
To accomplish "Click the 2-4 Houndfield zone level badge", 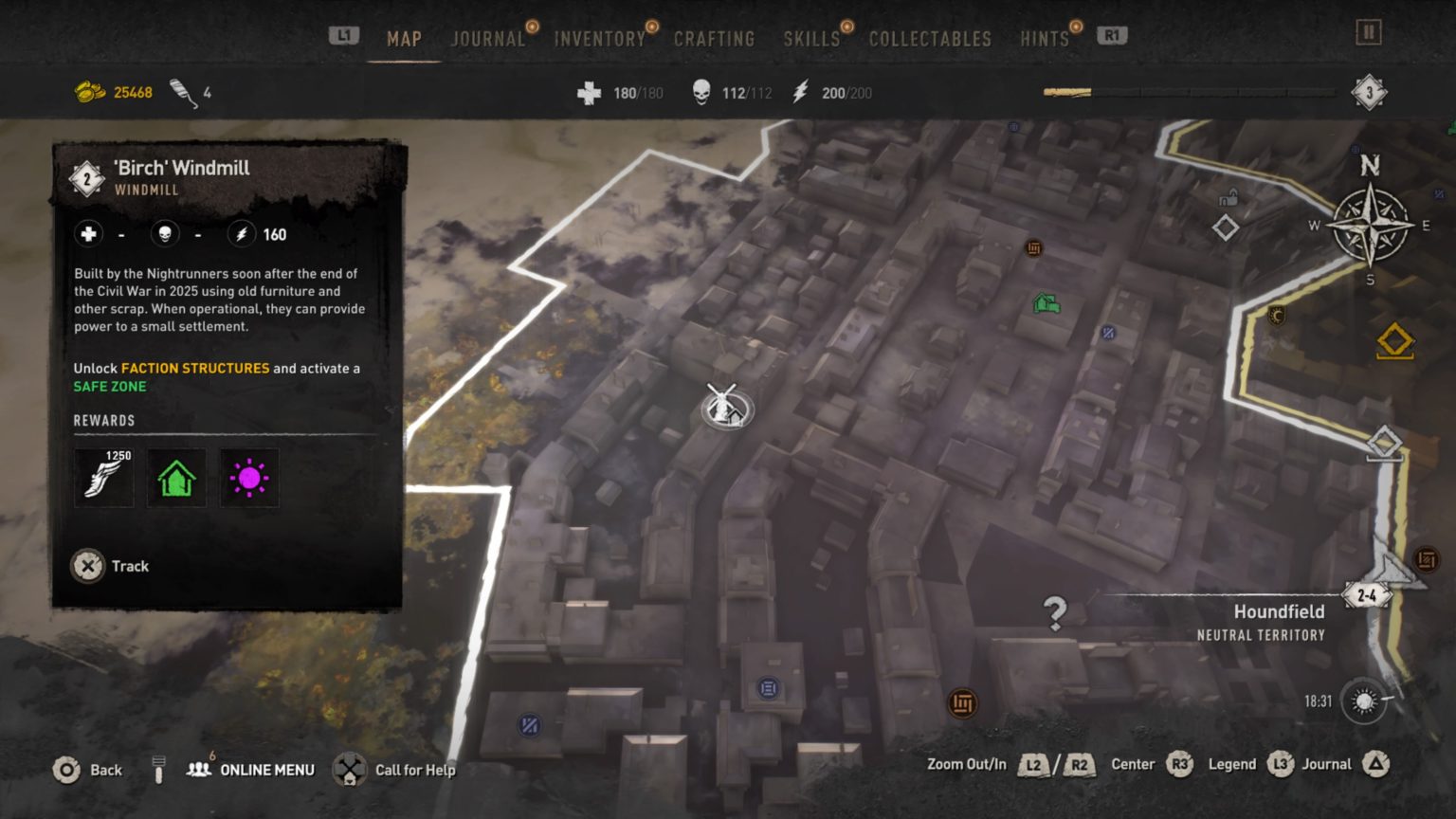I will tap(1367, 595).
